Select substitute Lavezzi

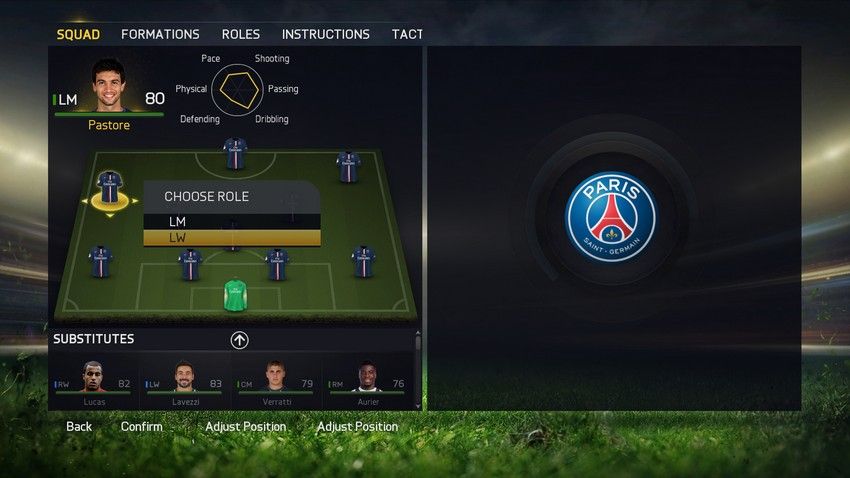184,384
